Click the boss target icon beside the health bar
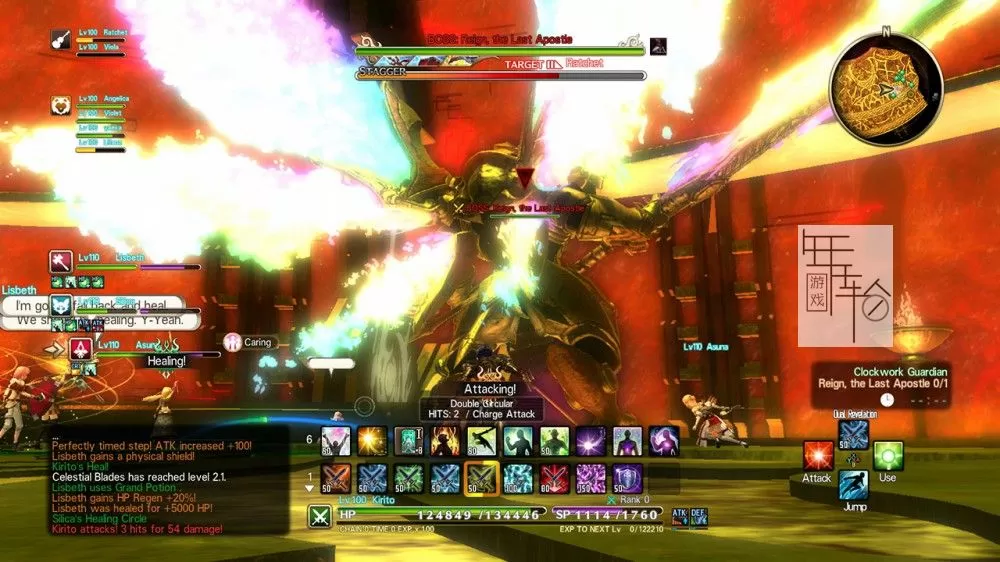Viewport: 1000px width, 562px height. pyautogui.click(x=658, y=45)
